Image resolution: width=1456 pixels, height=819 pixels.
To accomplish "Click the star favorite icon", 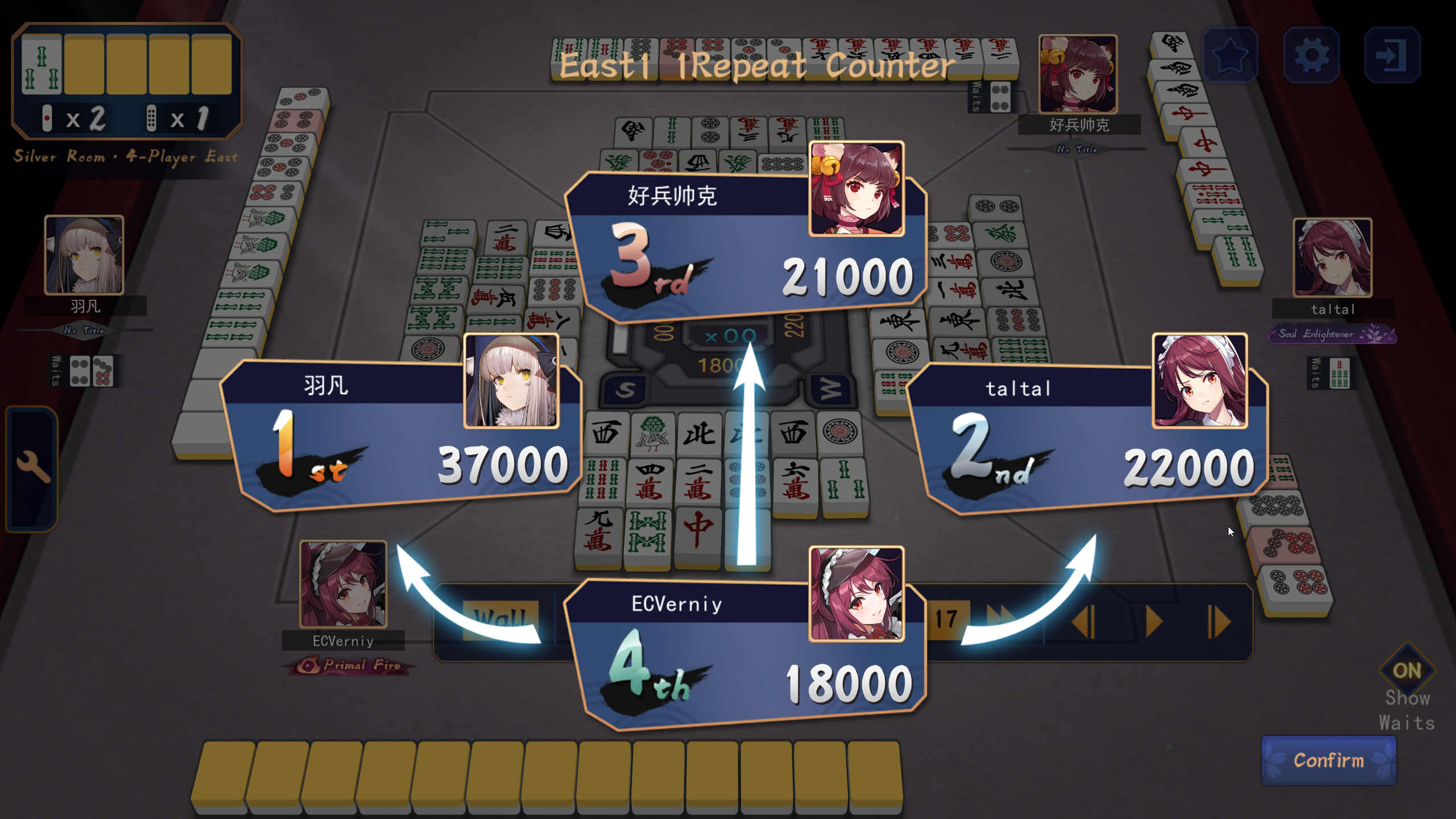I will tap(1230, 55).
